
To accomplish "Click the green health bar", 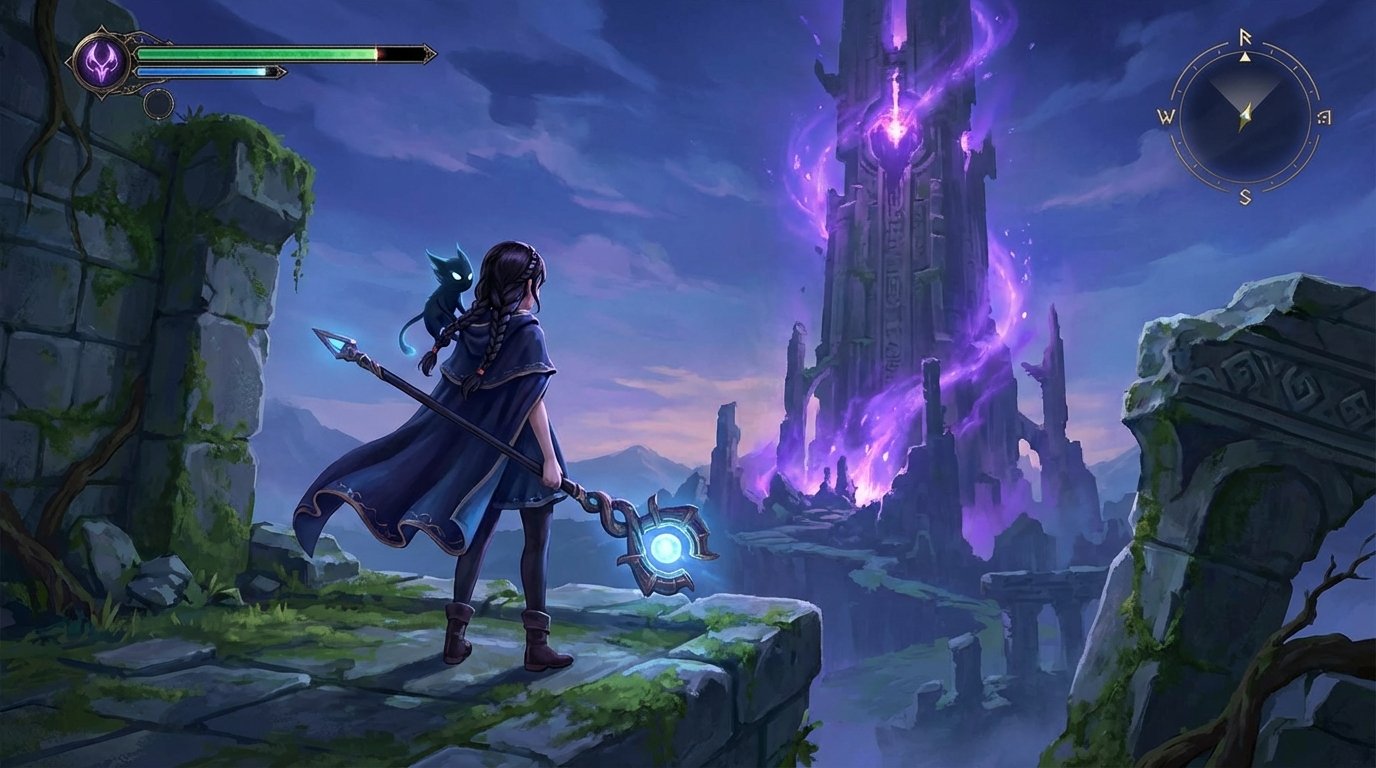I will (260, 52).
